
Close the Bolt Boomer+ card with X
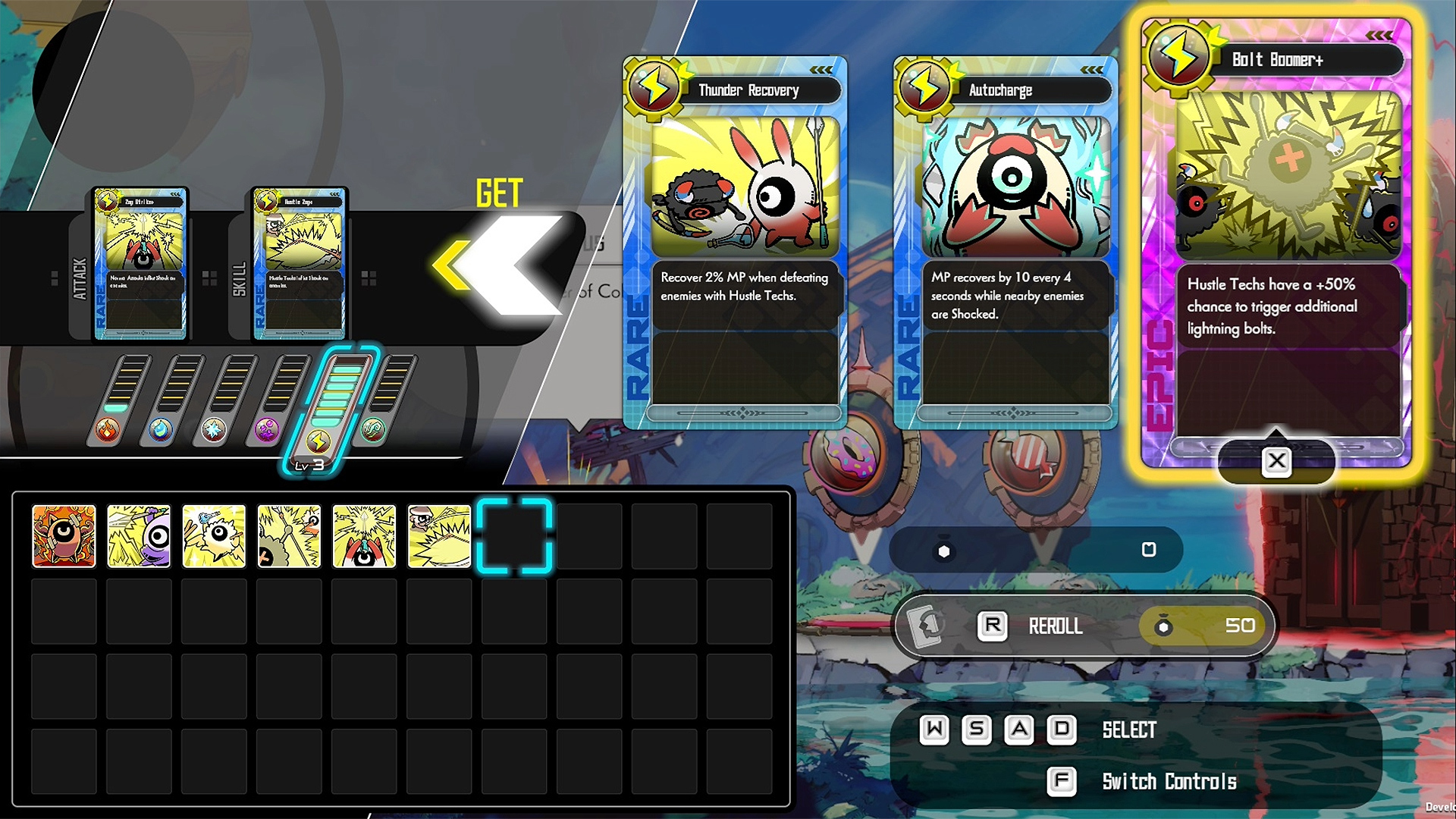coord(1276,461)
